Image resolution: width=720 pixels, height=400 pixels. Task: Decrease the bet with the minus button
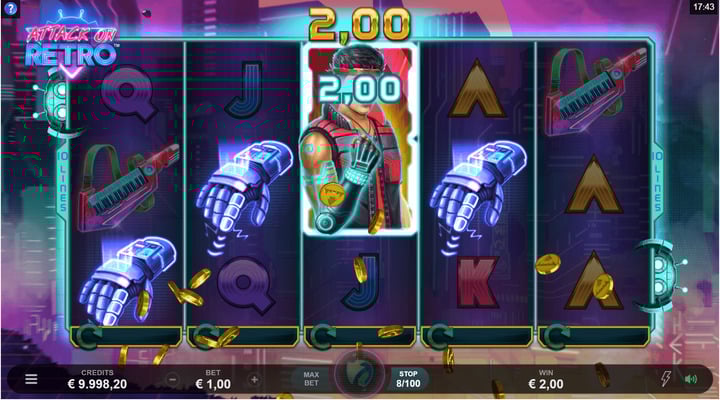[172, 380]
